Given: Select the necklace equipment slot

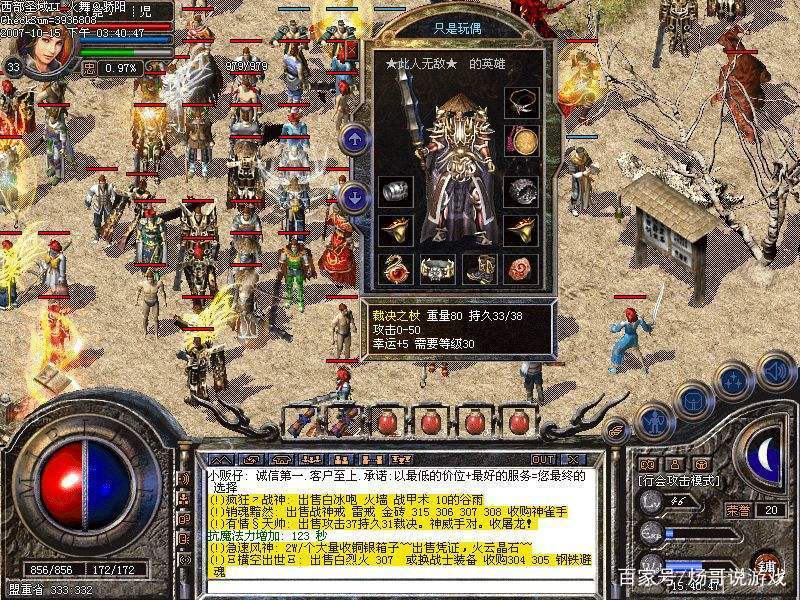Looking at the screenshot, I should [x=521, y=101].
